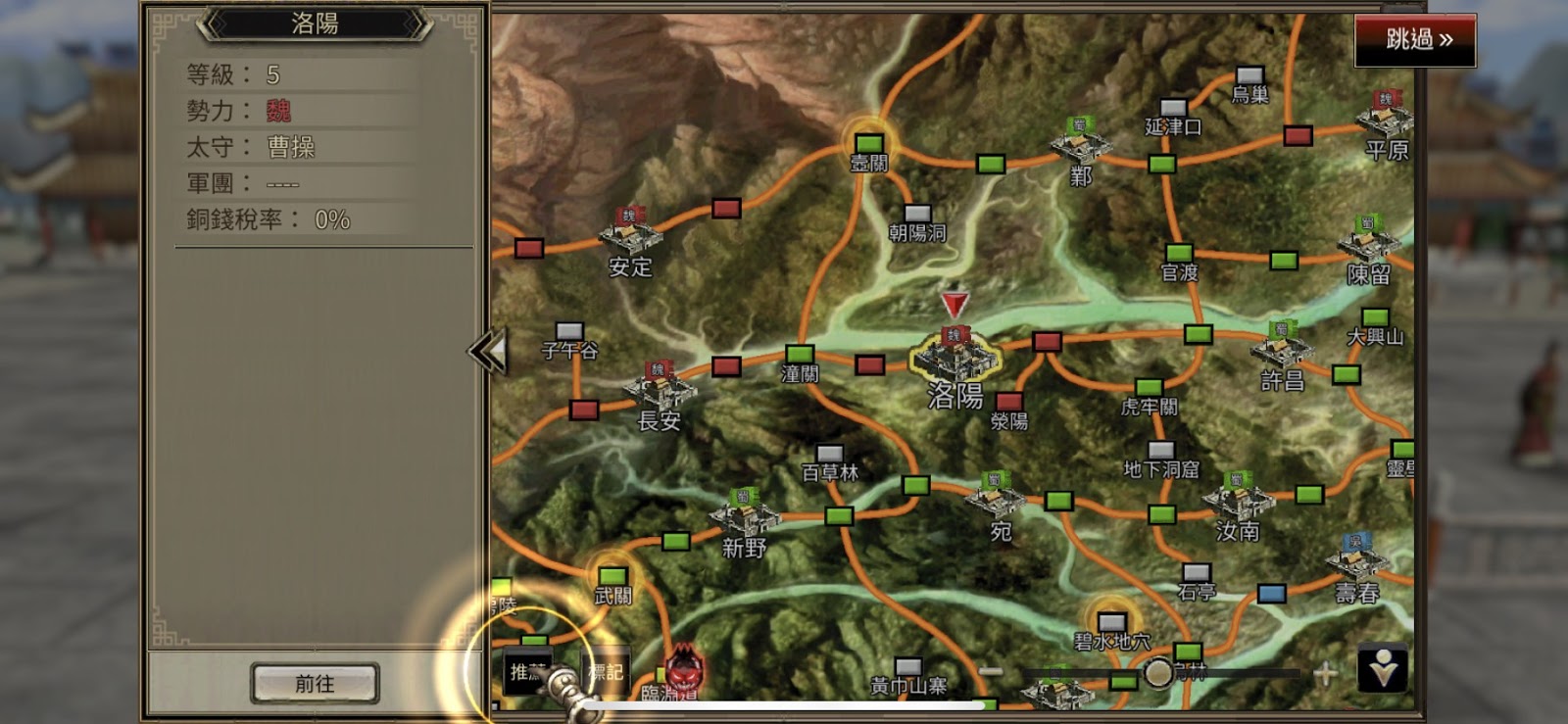Screen dimensions: 1568x724
Task: Skip with the 跳過 button
Action: [x=1415, y=40]
